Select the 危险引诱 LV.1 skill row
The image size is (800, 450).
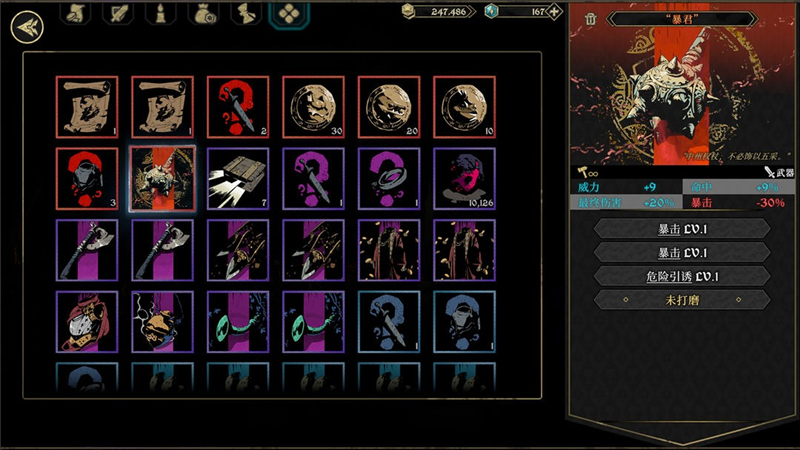point(682,275)
